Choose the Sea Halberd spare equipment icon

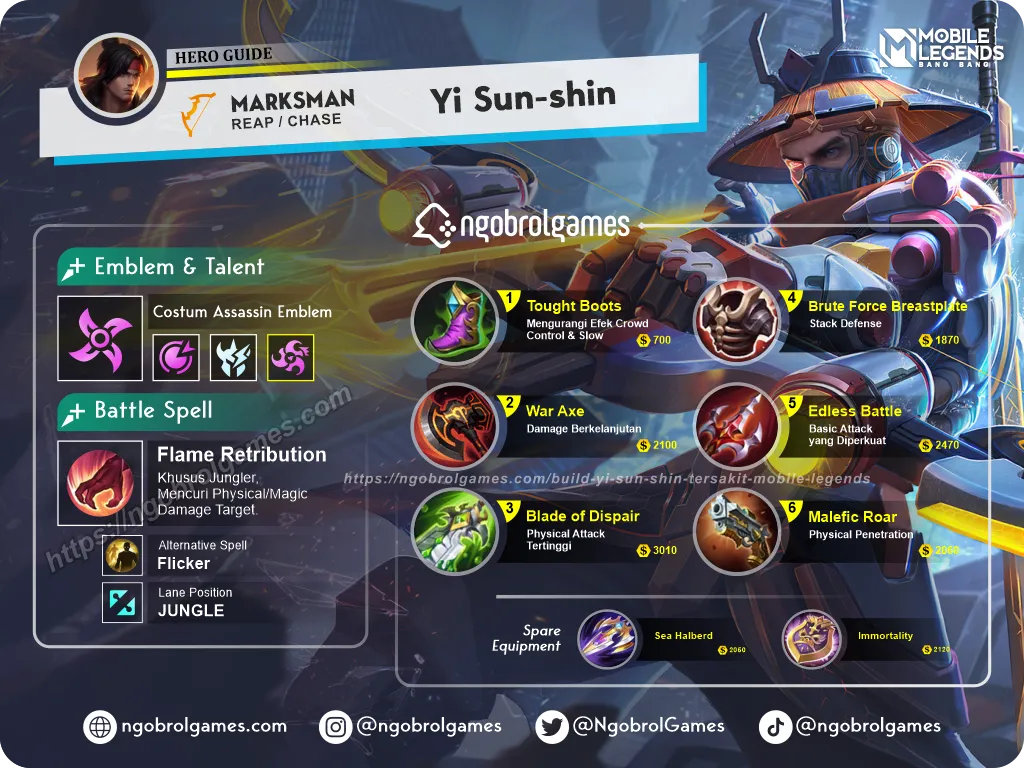[607, 639]
